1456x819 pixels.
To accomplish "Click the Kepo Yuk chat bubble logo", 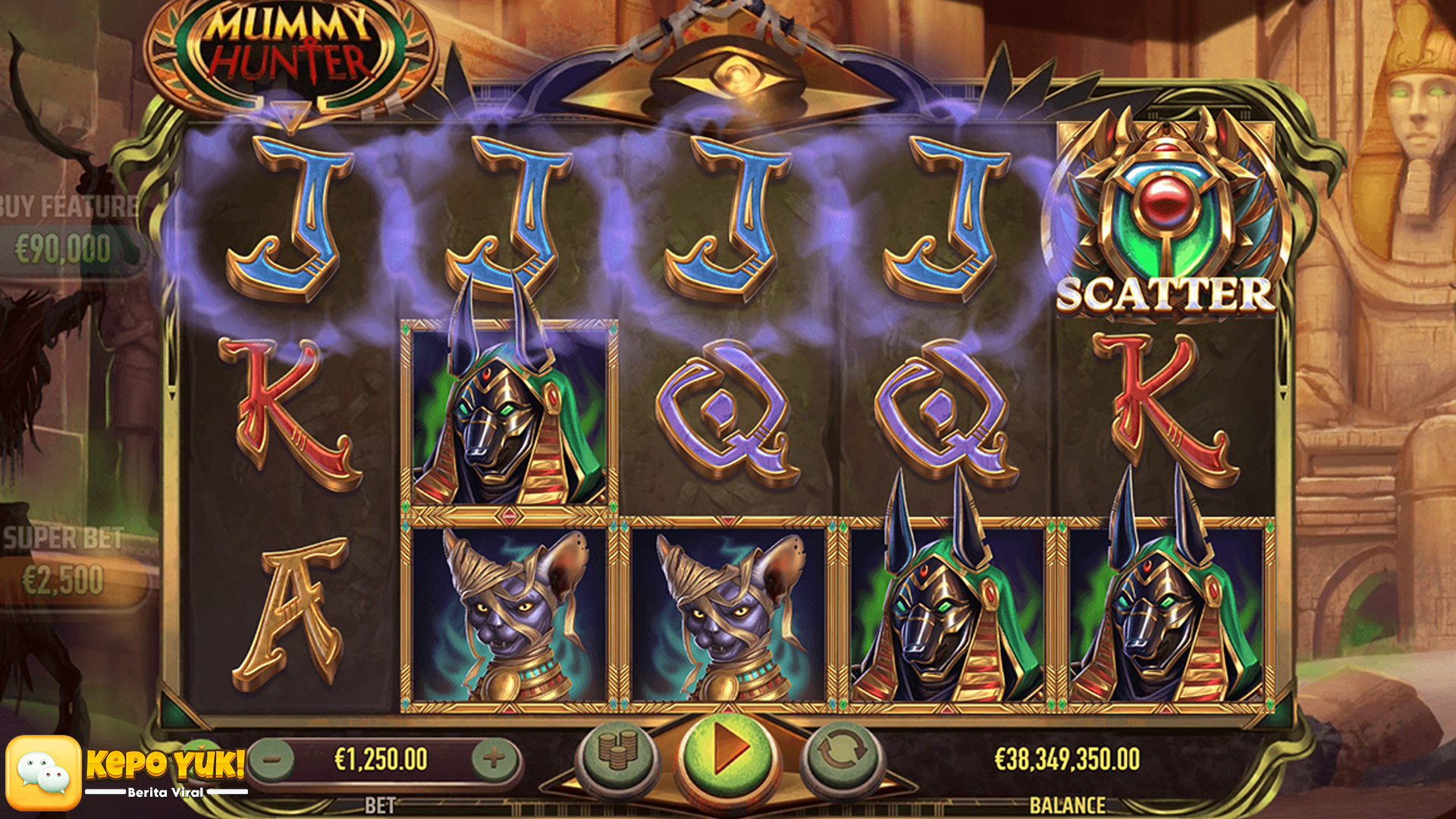I will 44,773.
